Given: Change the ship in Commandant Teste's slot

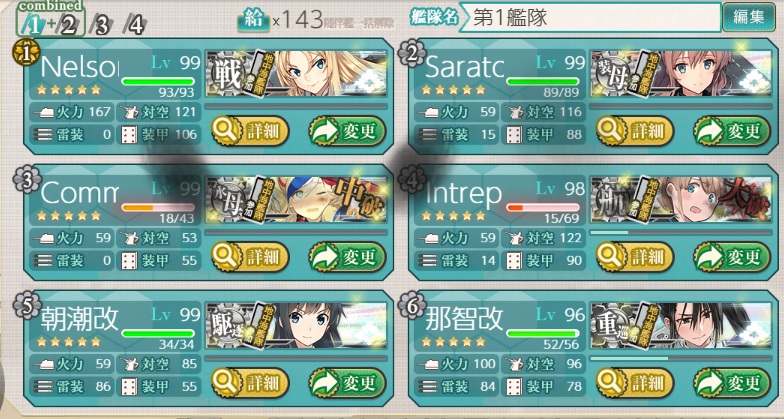Looking at the screenshot, I should pos(346,257).
